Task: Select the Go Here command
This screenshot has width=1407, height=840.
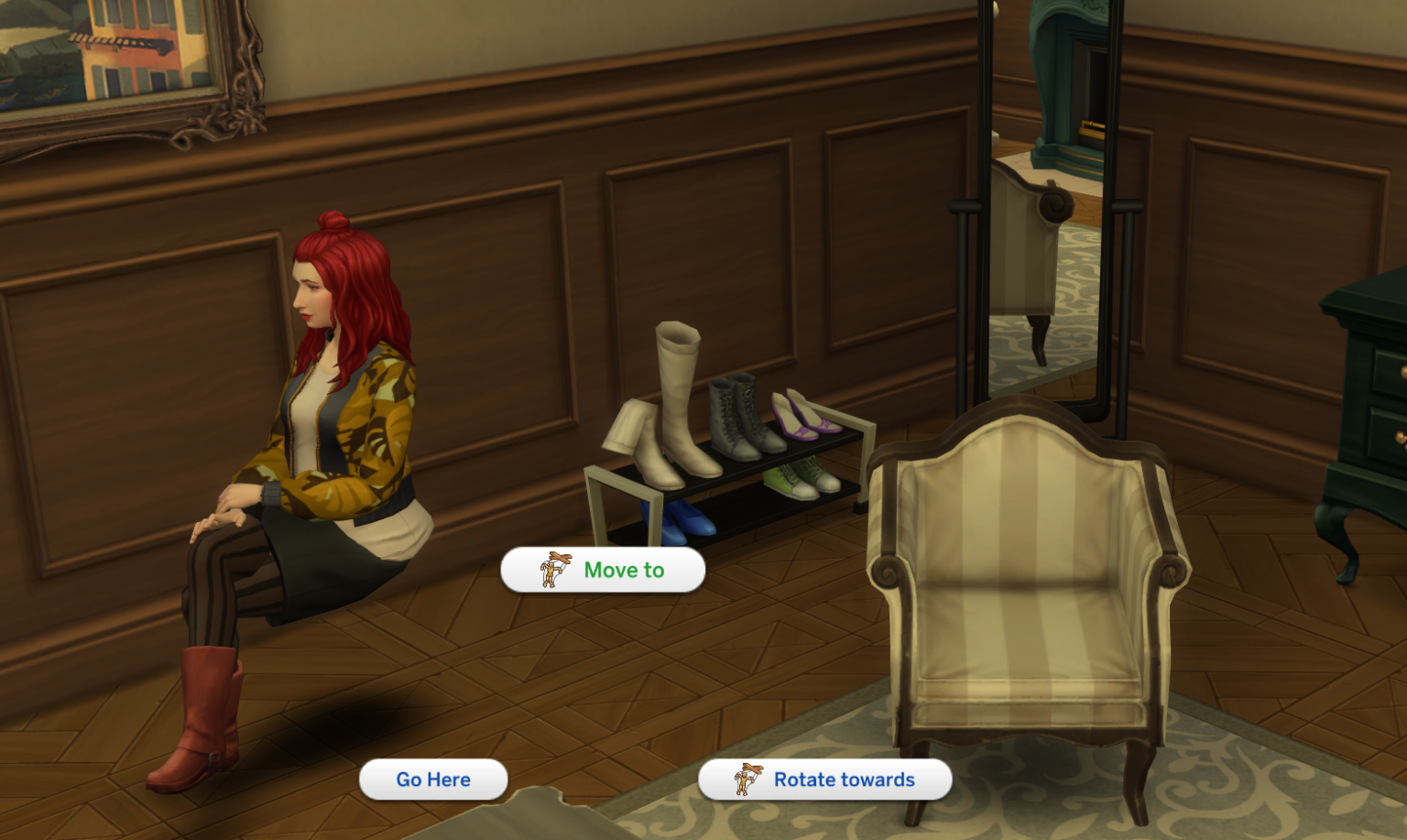Action: [x=432, y=780]
